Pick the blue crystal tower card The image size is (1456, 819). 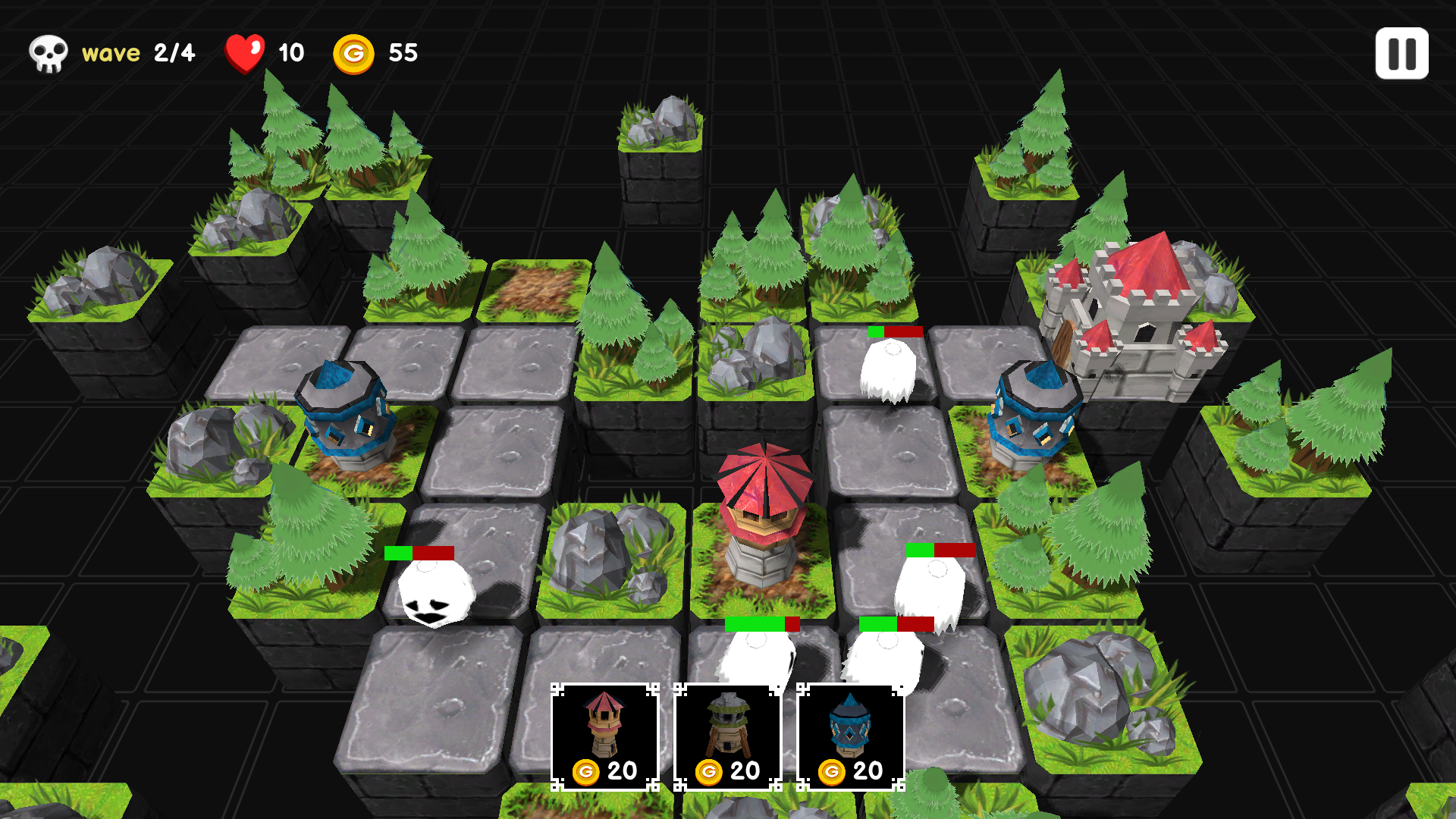click(850, 736)
